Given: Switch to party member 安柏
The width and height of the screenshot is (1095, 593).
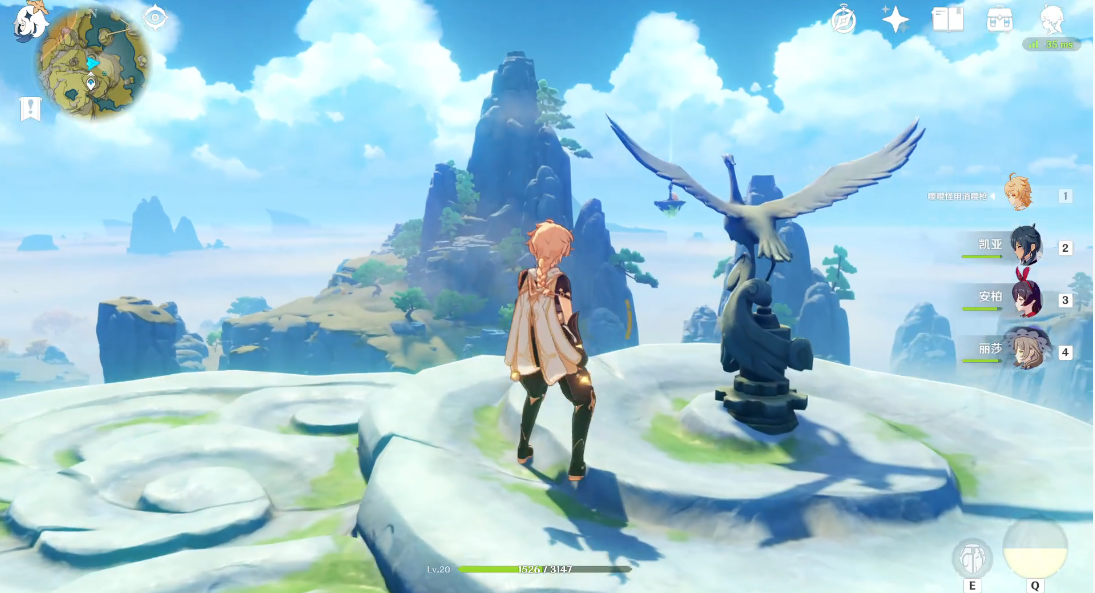Looking at the screenshot, I should tap(1025, 298).
